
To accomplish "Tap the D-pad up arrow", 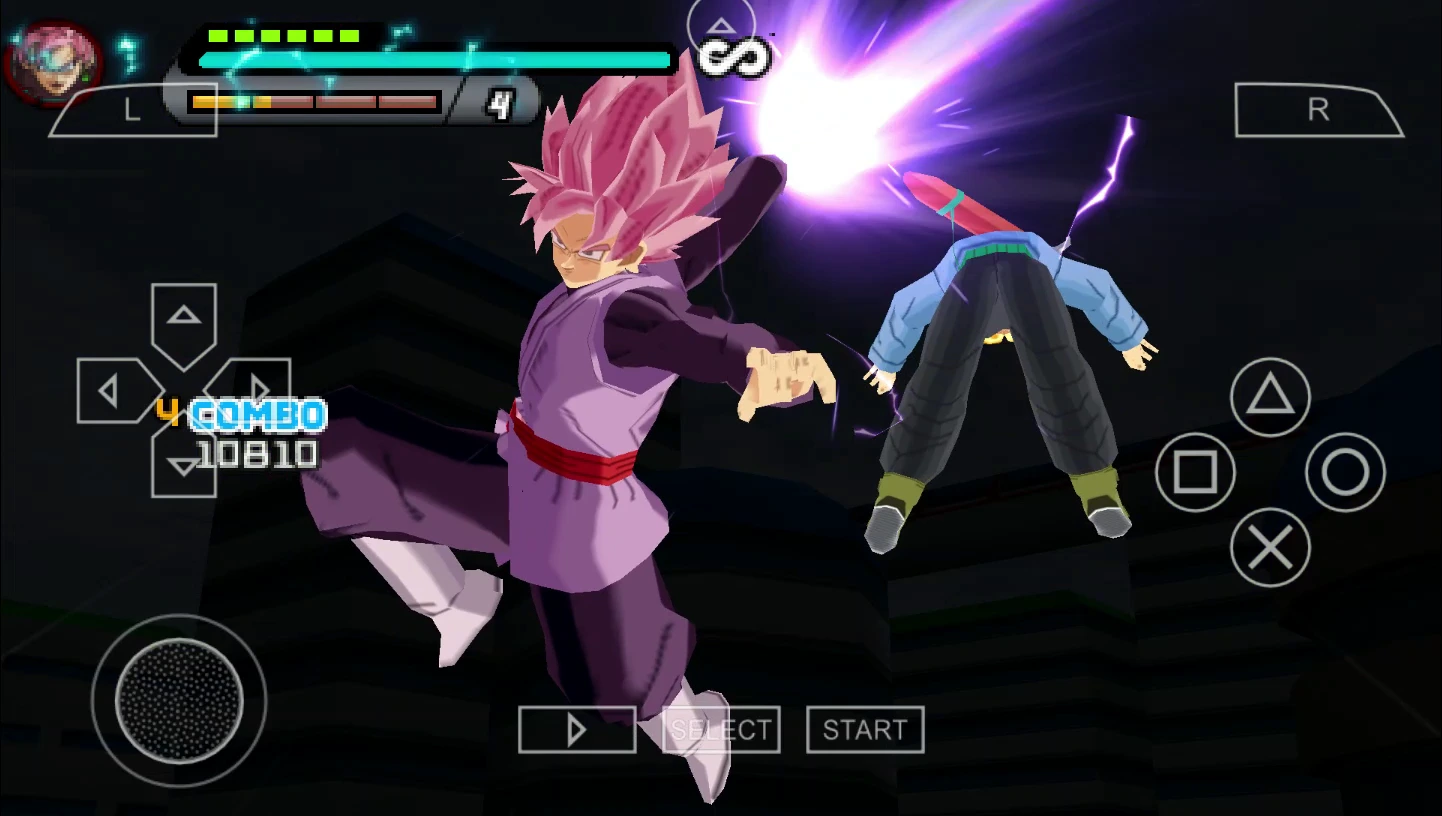I will click(x=184, y=318).
